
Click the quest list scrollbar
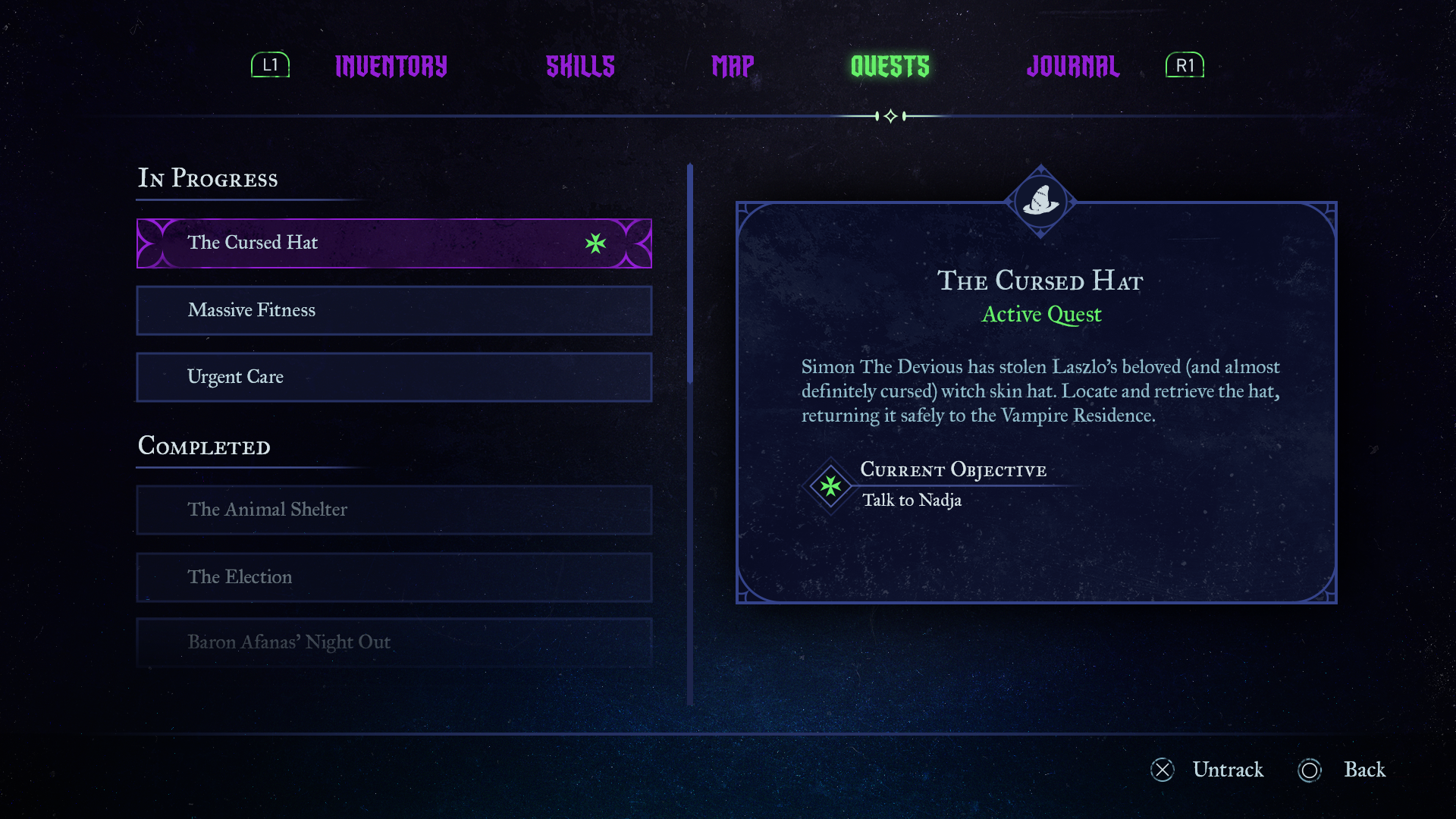[x=690, y=273]
